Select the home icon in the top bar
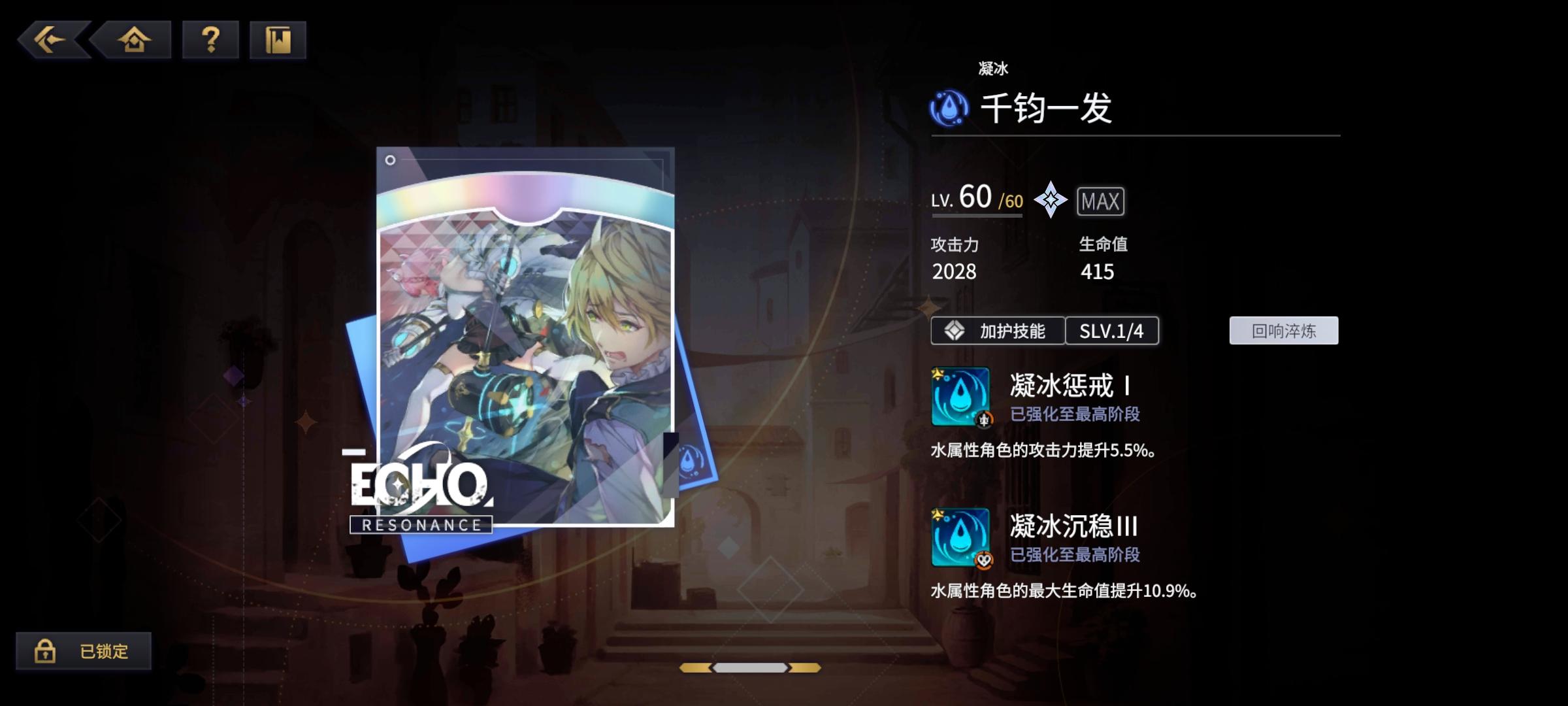Screen dimensions: 1568x706 click(133, 41)
